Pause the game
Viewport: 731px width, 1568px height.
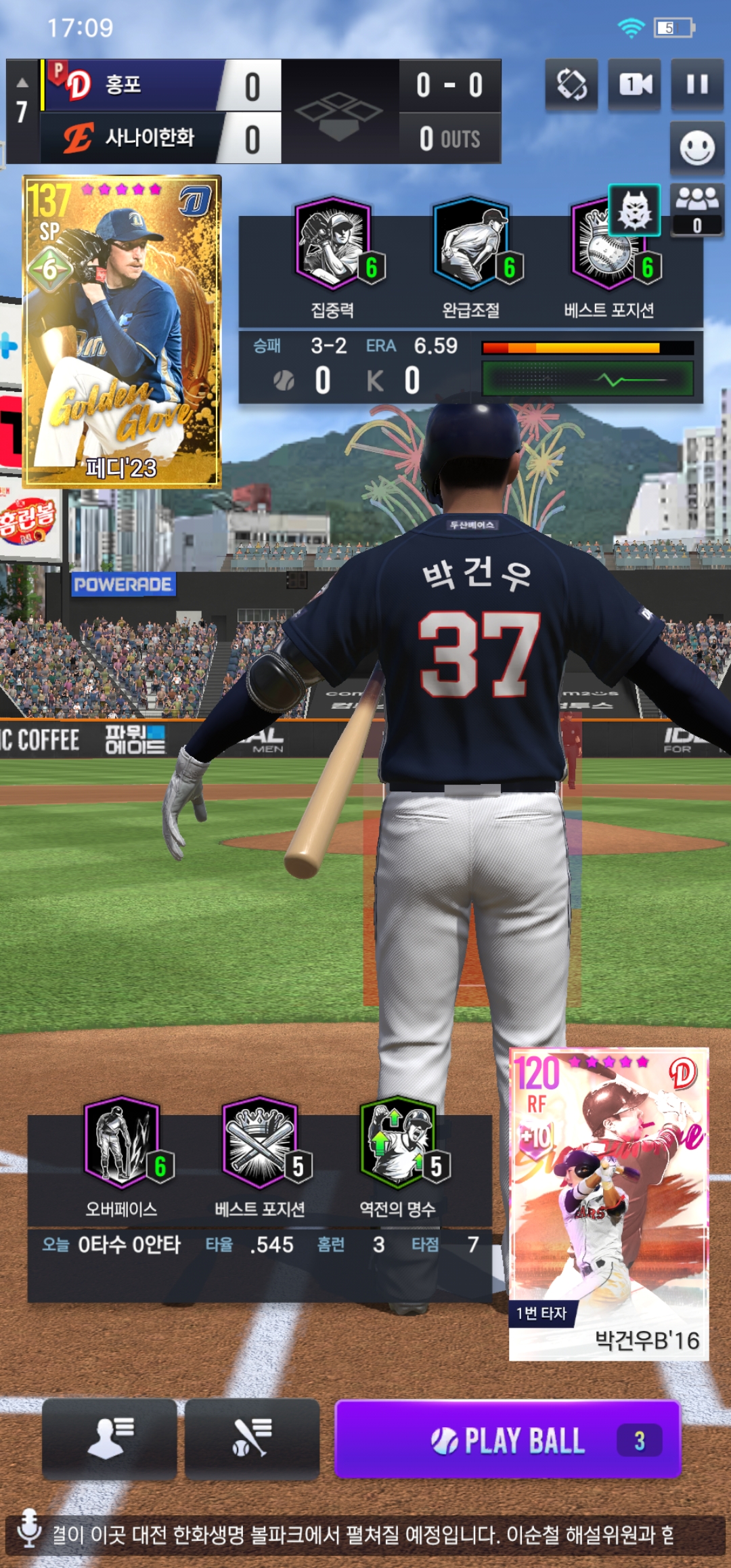pyautogui.click(x=697, y=85)
